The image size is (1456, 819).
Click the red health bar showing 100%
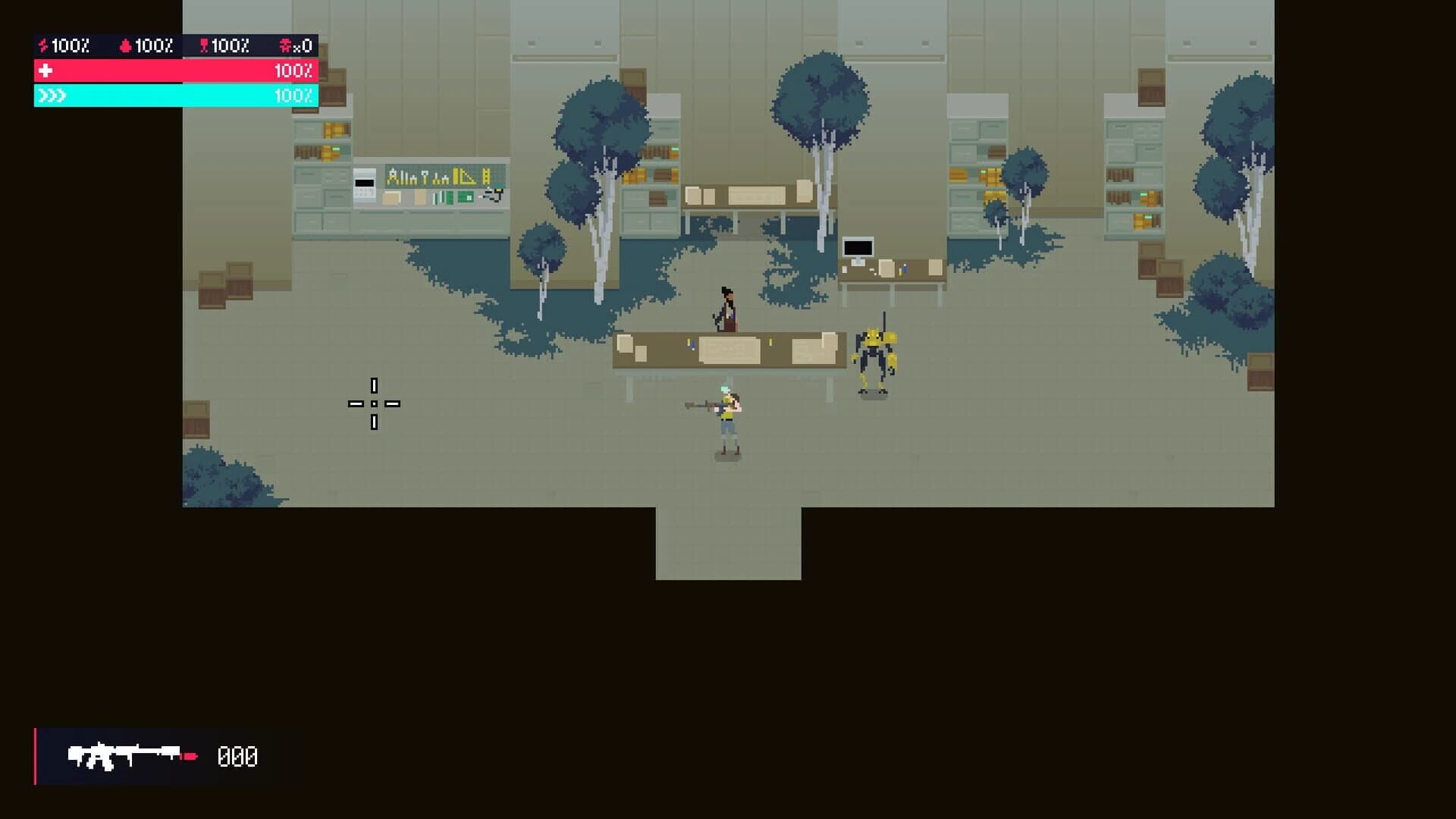point(174,71)
